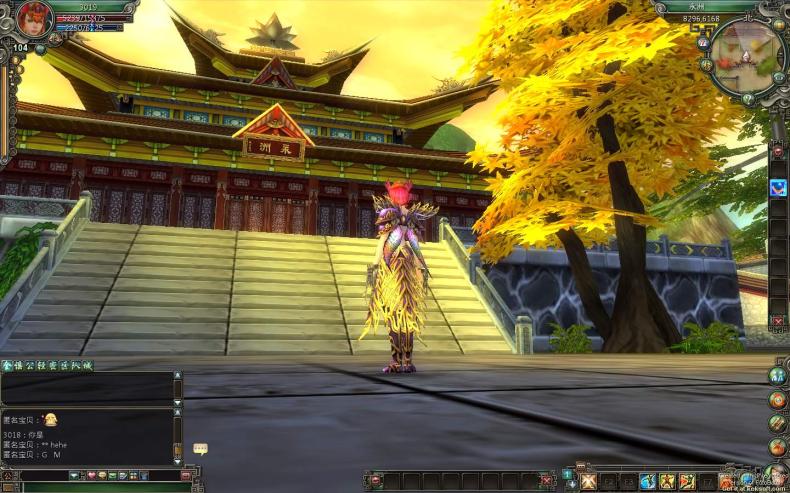Open the chat emoticon heart button
Image resolution: width=790 pixels, height=493 pixels.
tap(91, 475)
